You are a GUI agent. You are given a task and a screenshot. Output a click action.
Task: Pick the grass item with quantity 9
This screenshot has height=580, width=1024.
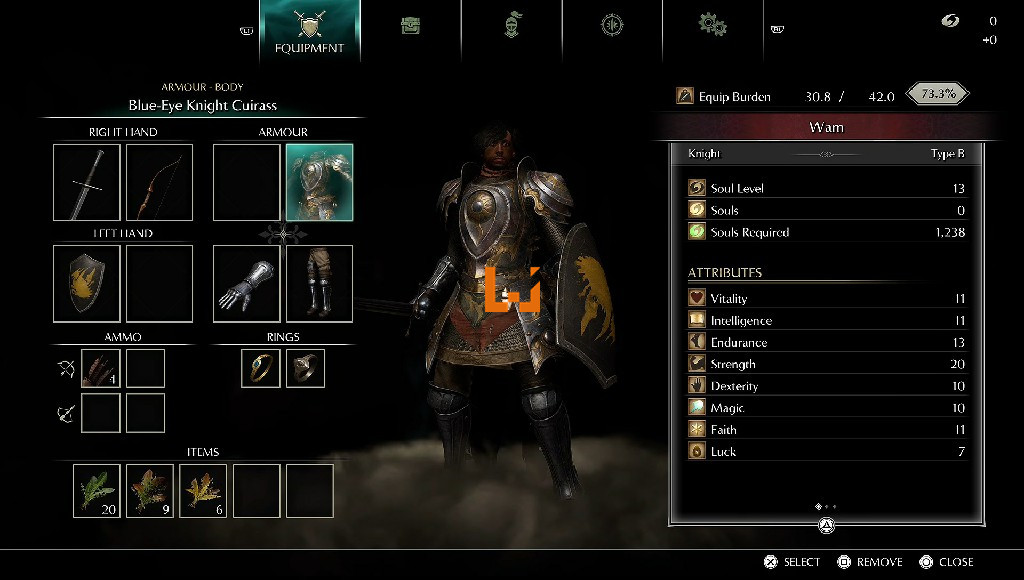coord(149,490)
